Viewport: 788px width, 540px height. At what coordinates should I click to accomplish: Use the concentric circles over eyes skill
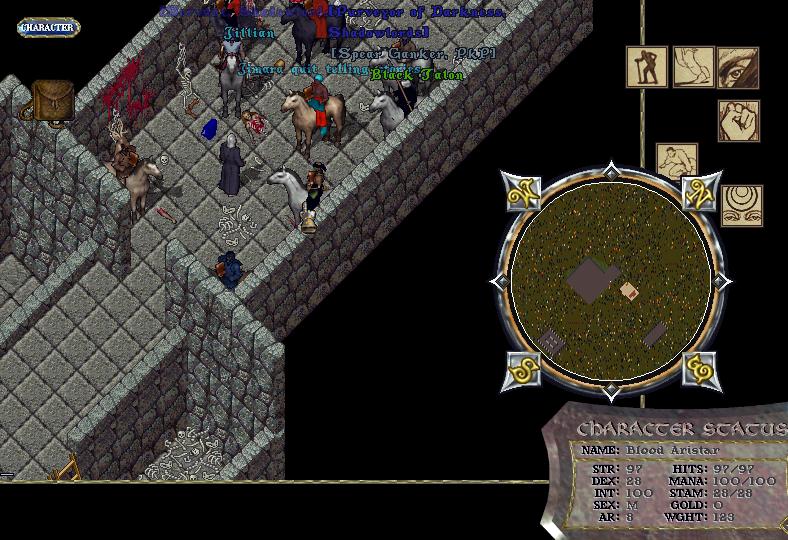pyautogui.click(x=742, y=205)
